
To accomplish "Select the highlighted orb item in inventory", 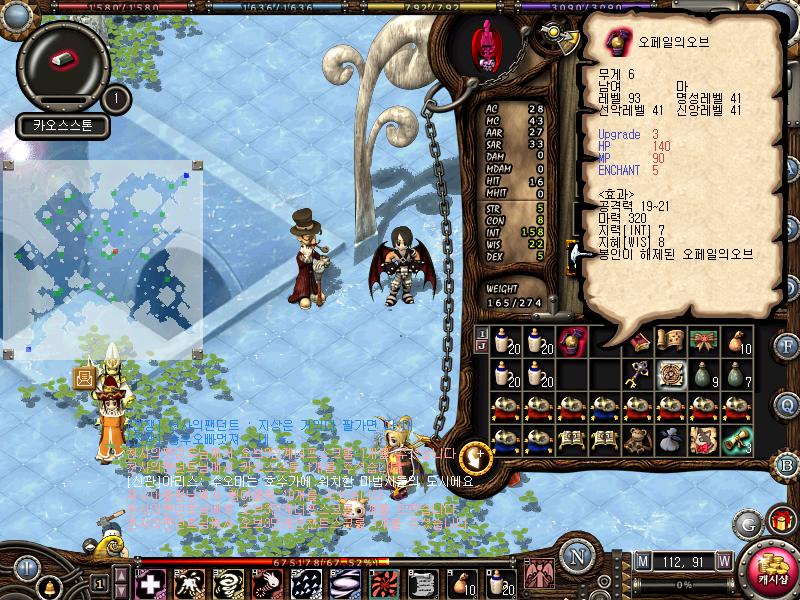I will pos(572,343).
